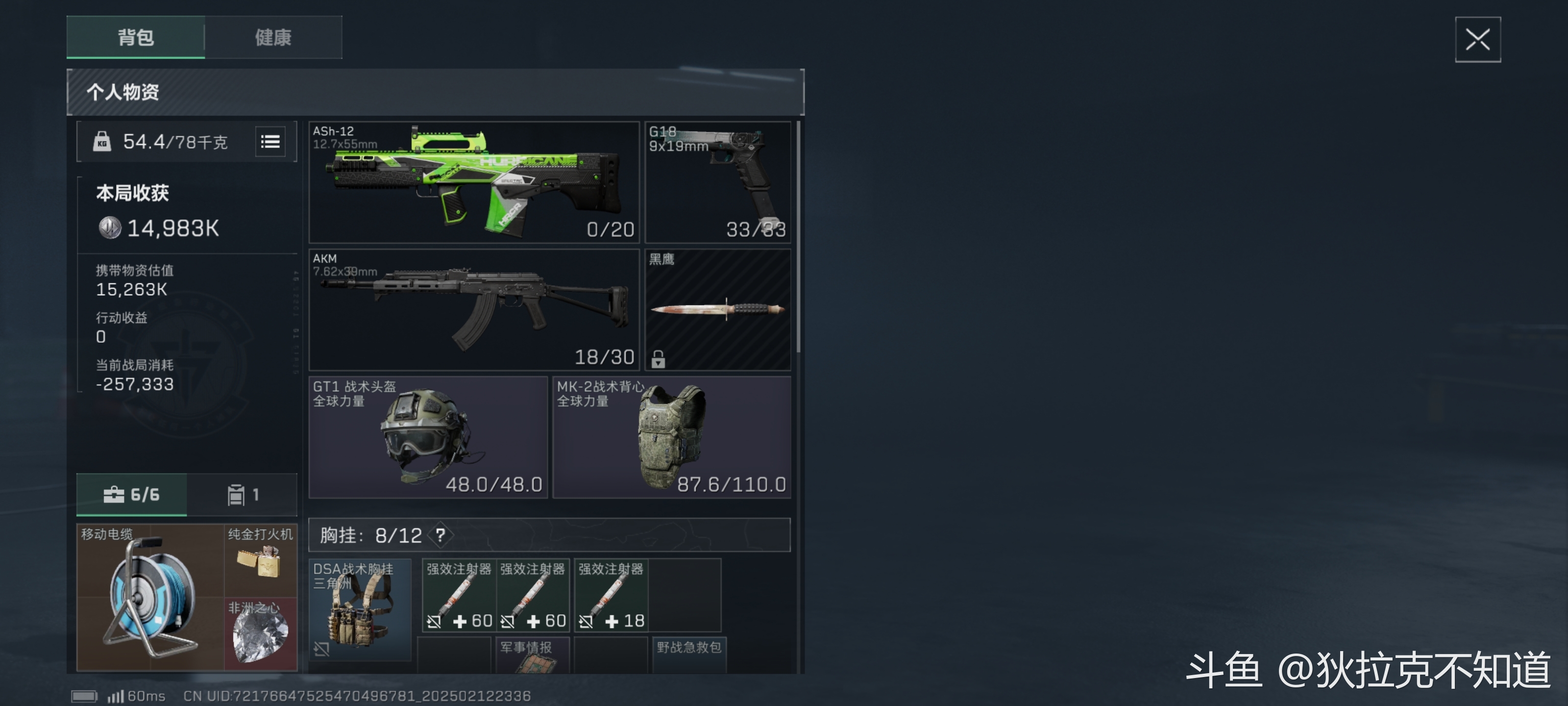Viewport: 1568px width, 706px height.
Task: Select the AKM rifle slot
Action: [x=473, y=309]
